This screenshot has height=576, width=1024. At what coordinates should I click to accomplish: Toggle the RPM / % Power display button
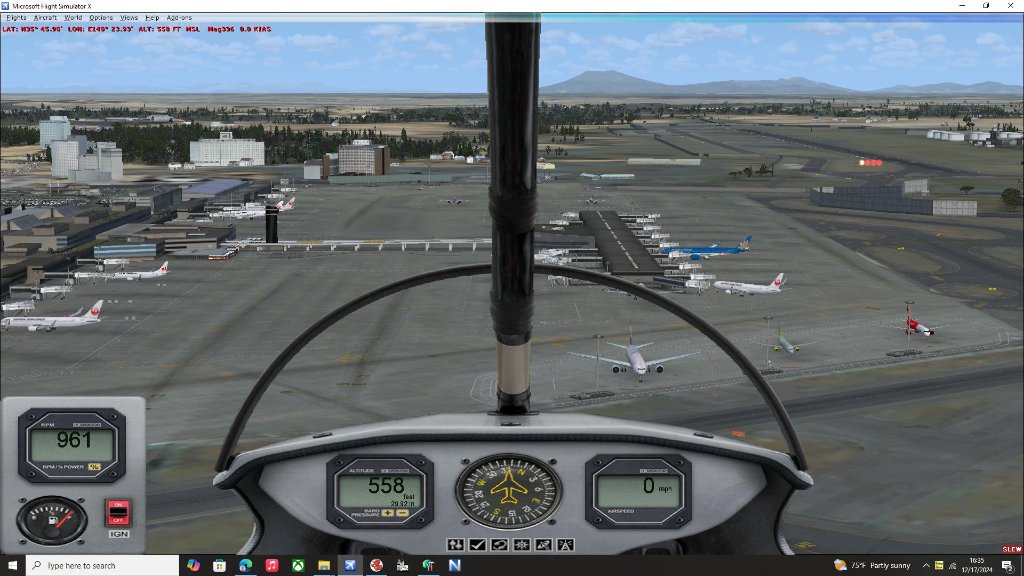pos(94,466)
